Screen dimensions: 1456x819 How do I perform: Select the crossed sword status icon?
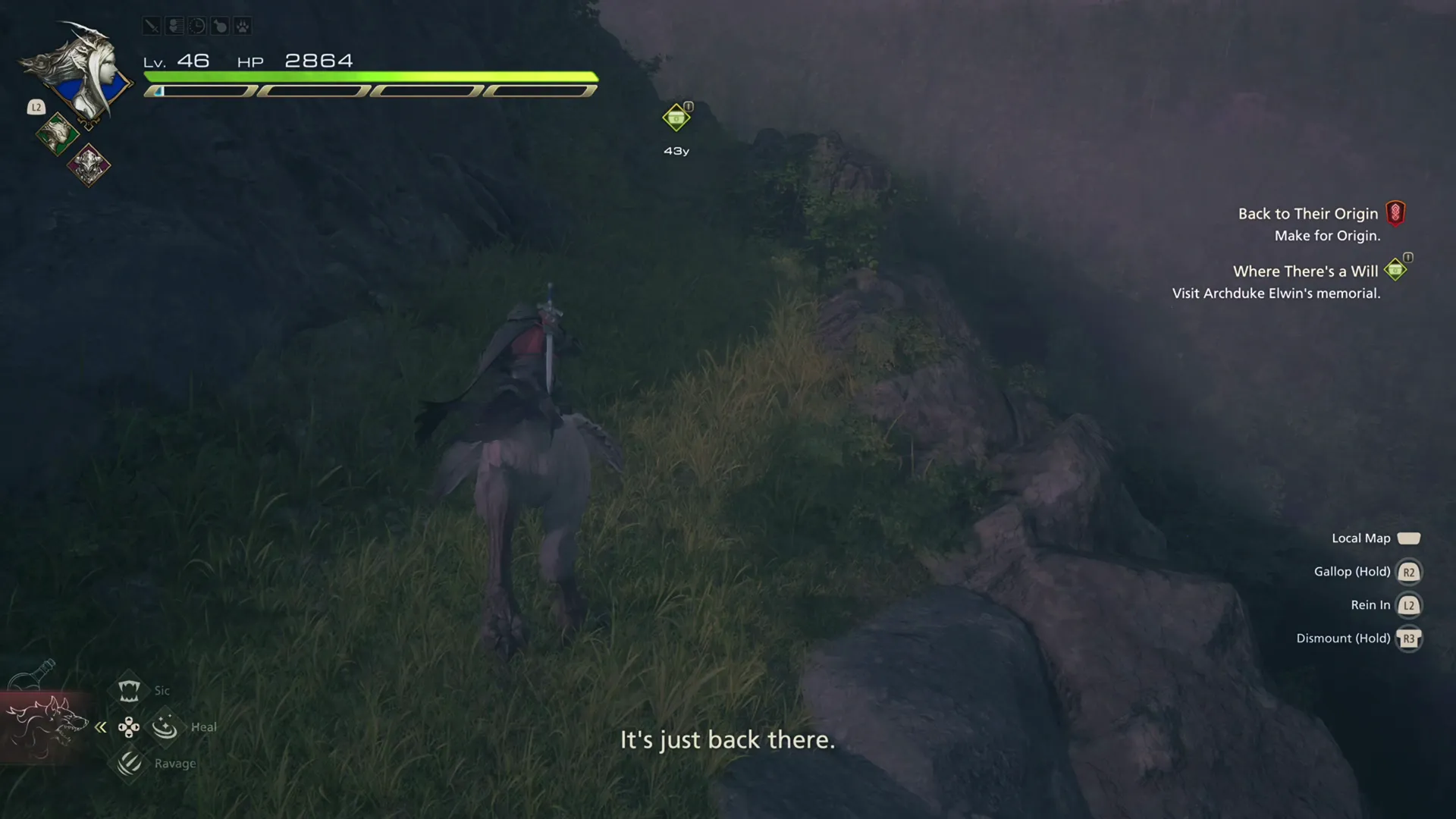151,25
